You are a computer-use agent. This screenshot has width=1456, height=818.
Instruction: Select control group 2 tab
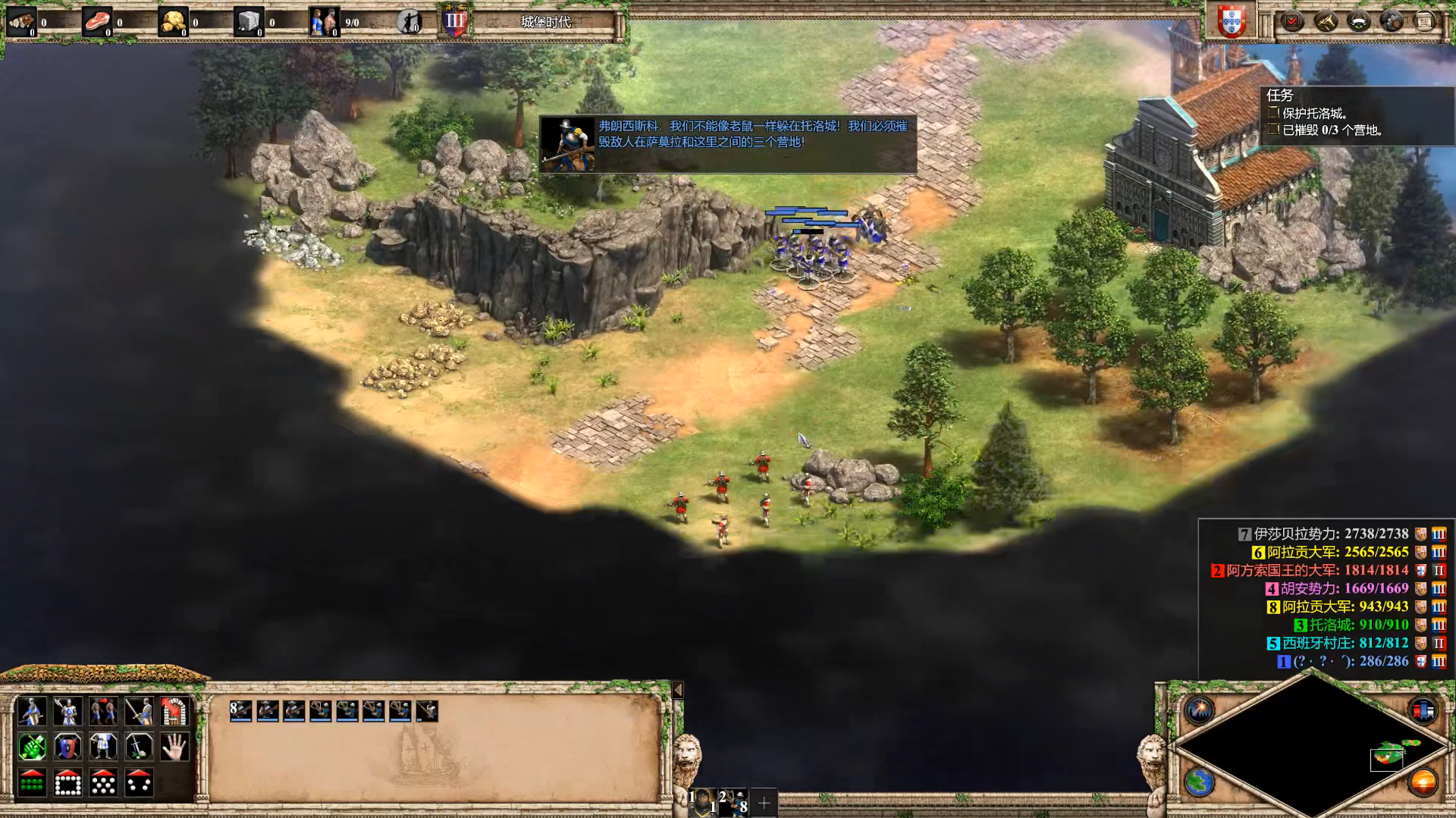click(733, 801)
